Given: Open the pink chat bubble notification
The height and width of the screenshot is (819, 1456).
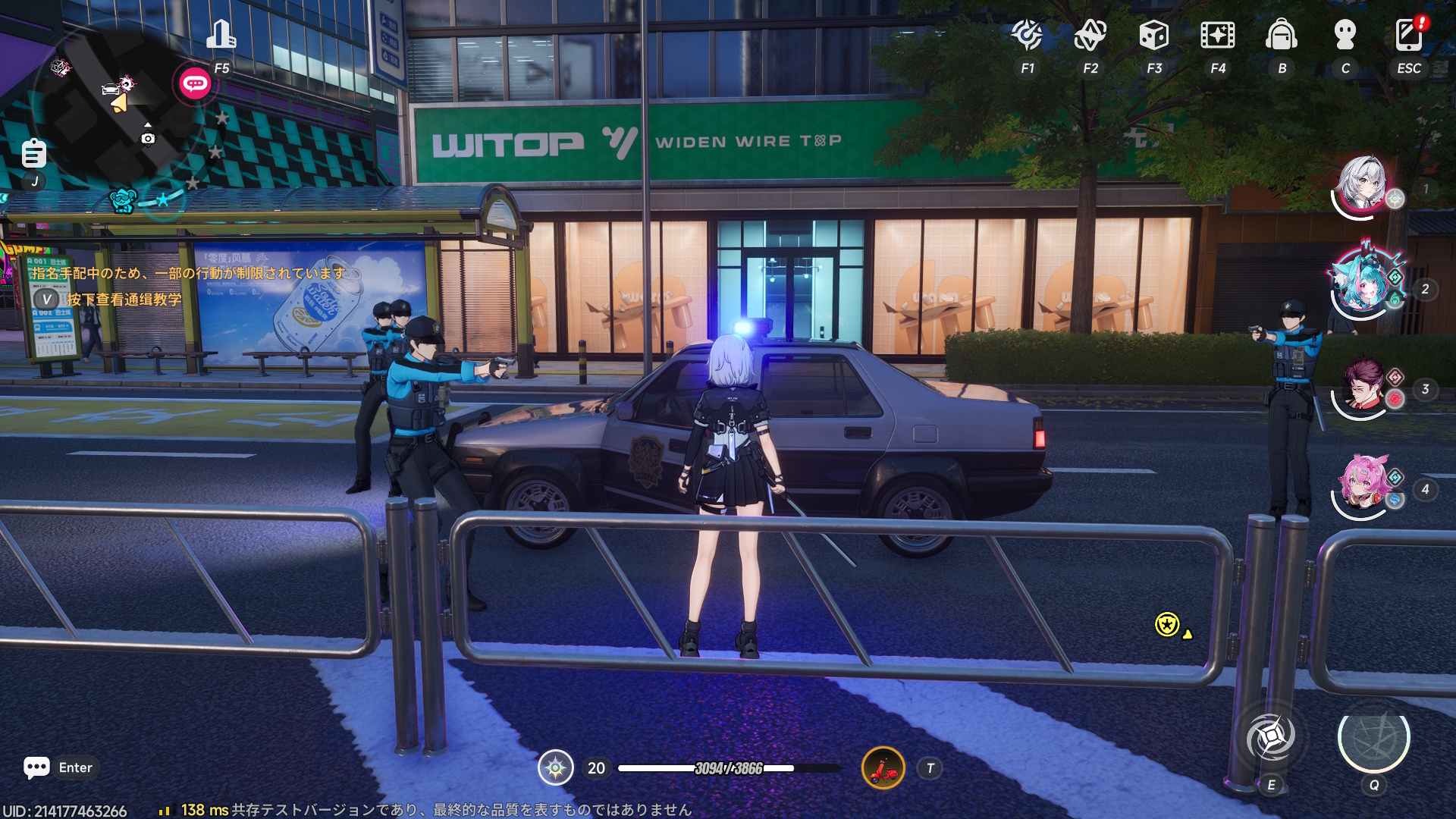Looking at the screenshot, I should coord(195,83).
